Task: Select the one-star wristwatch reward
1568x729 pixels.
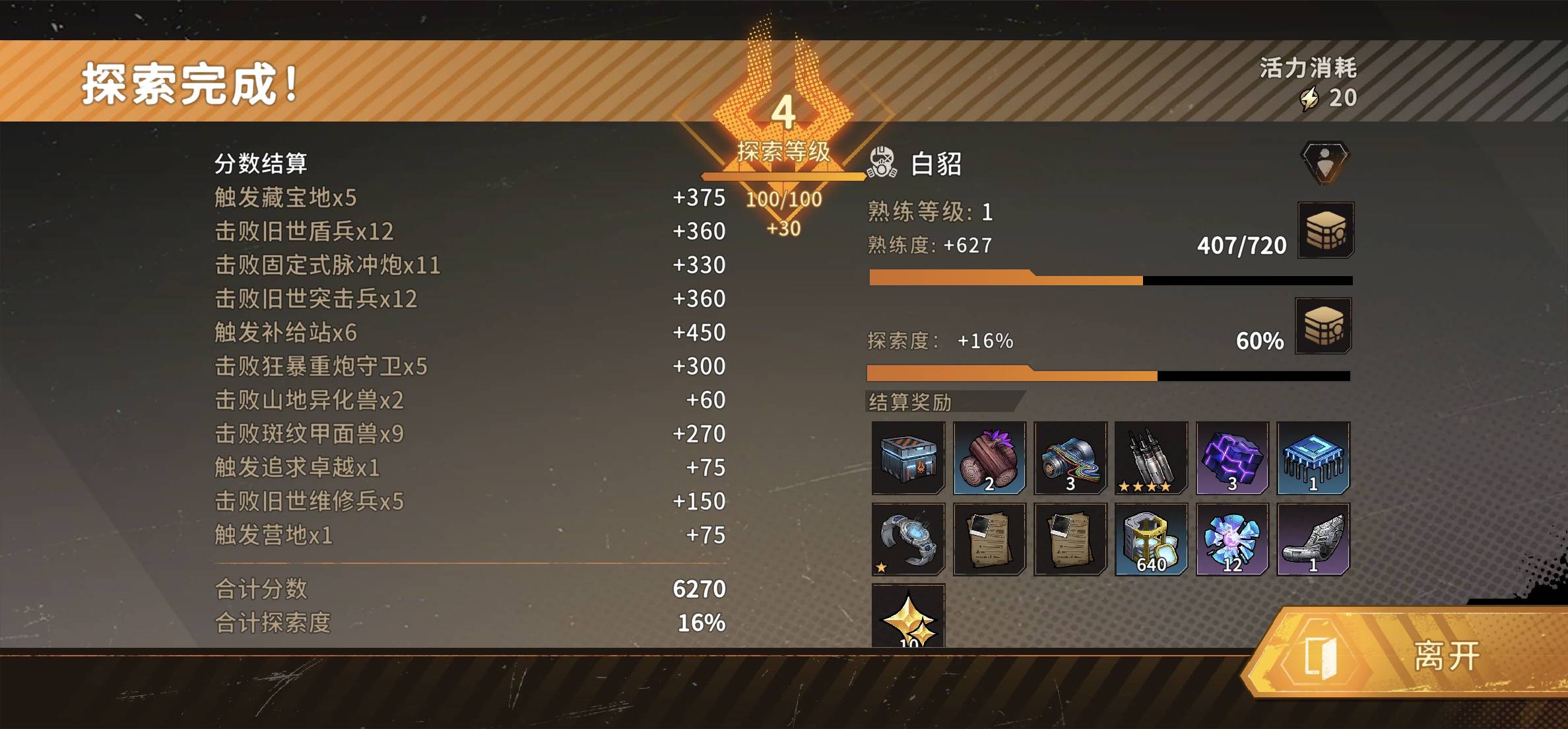Action: 908,539
